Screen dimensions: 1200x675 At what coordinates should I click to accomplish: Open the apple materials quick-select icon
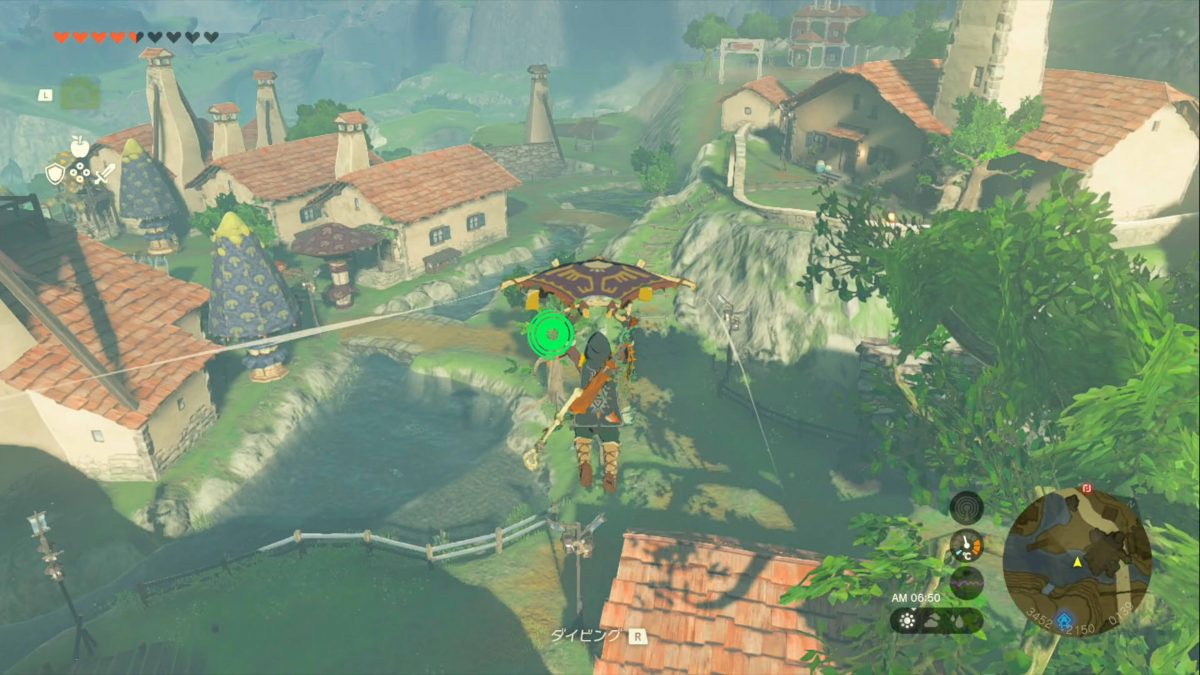pyautogui.click(x=81, y=147)
